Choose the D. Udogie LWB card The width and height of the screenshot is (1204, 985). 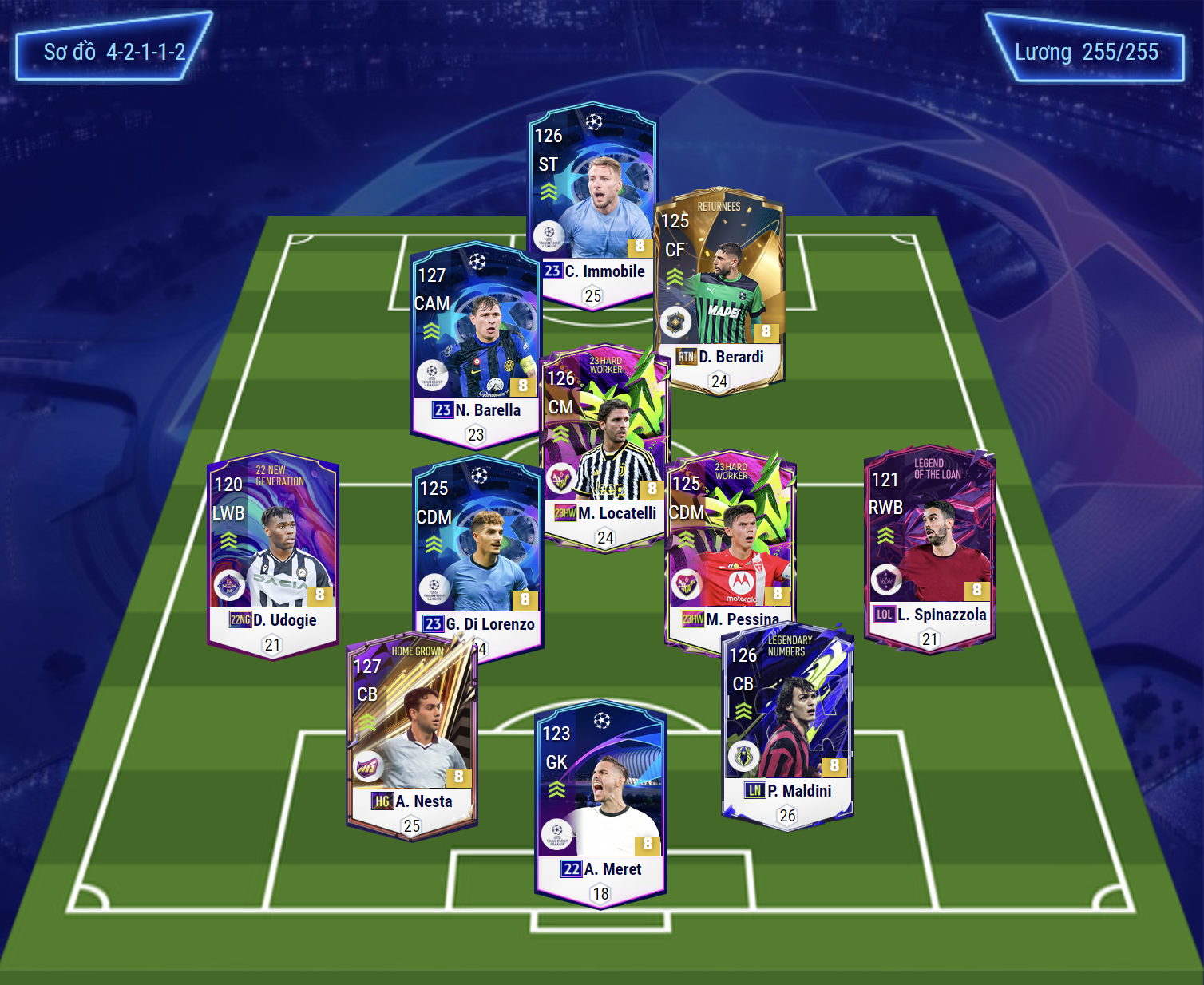coord(272,551)
